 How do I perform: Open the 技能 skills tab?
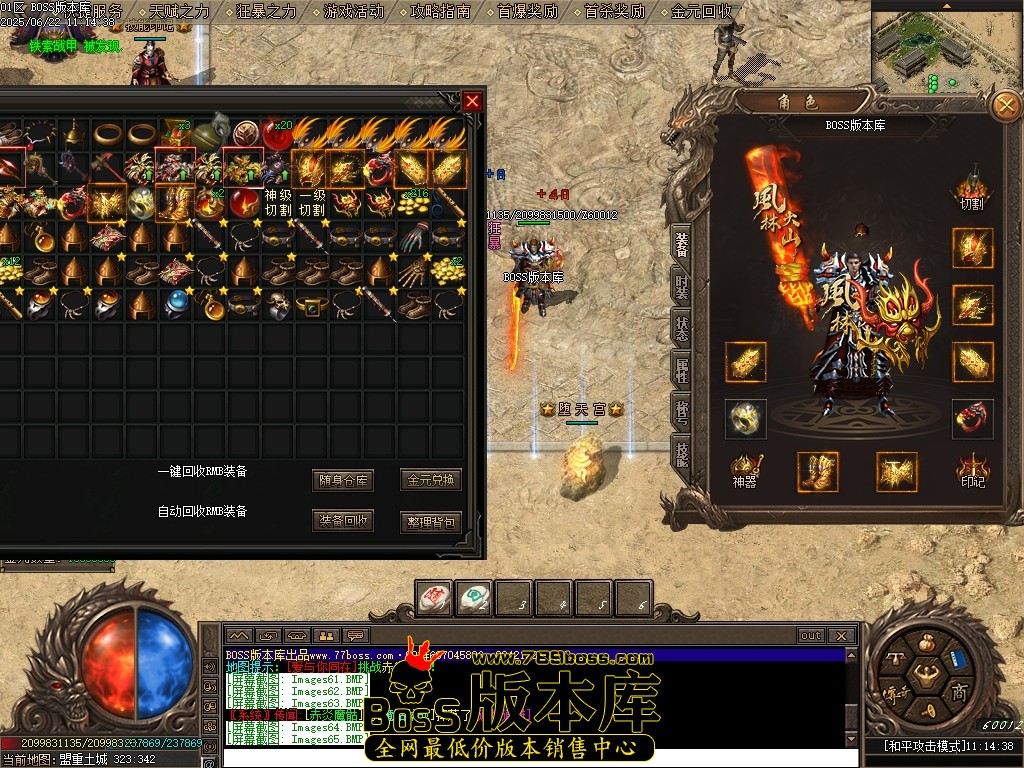point(681,454)
